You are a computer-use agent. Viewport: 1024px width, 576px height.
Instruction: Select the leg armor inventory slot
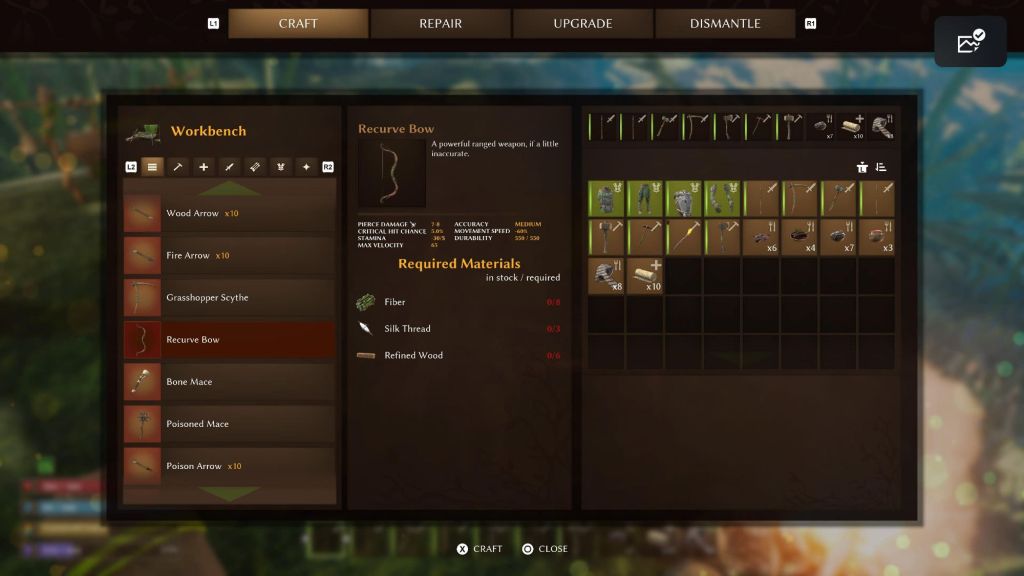pos(645,198)
